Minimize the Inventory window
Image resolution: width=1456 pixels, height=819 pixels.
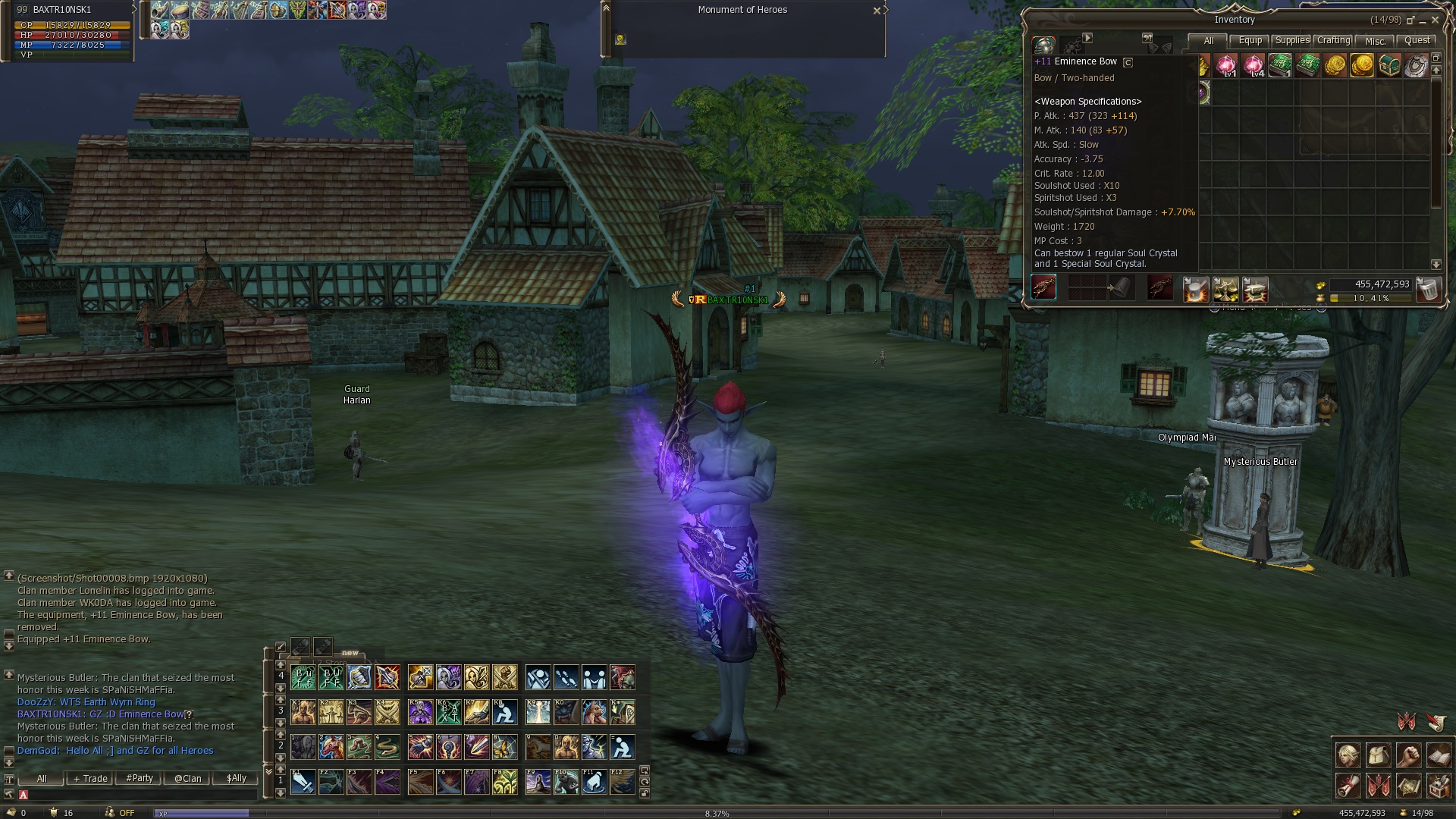(1423, 20)
